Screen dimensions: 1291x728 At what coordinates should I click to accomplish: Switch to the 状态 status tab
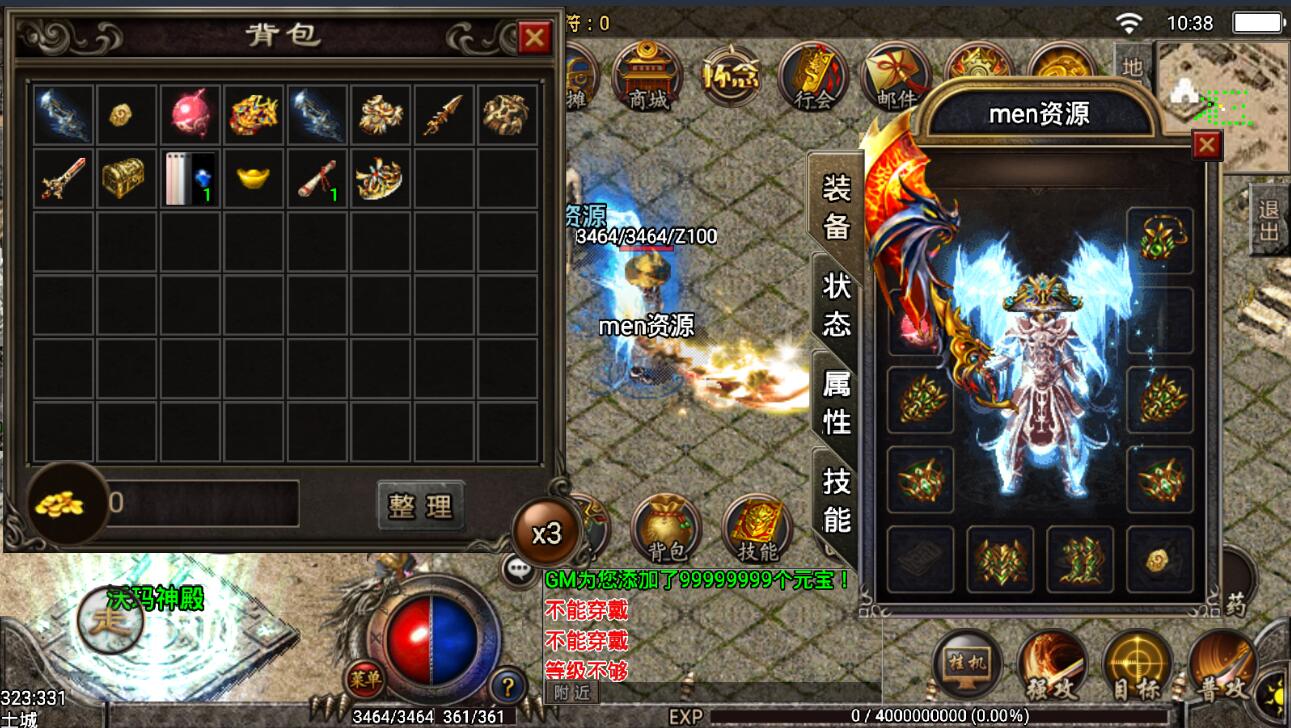pyautogui.click(x=836, y=304)
